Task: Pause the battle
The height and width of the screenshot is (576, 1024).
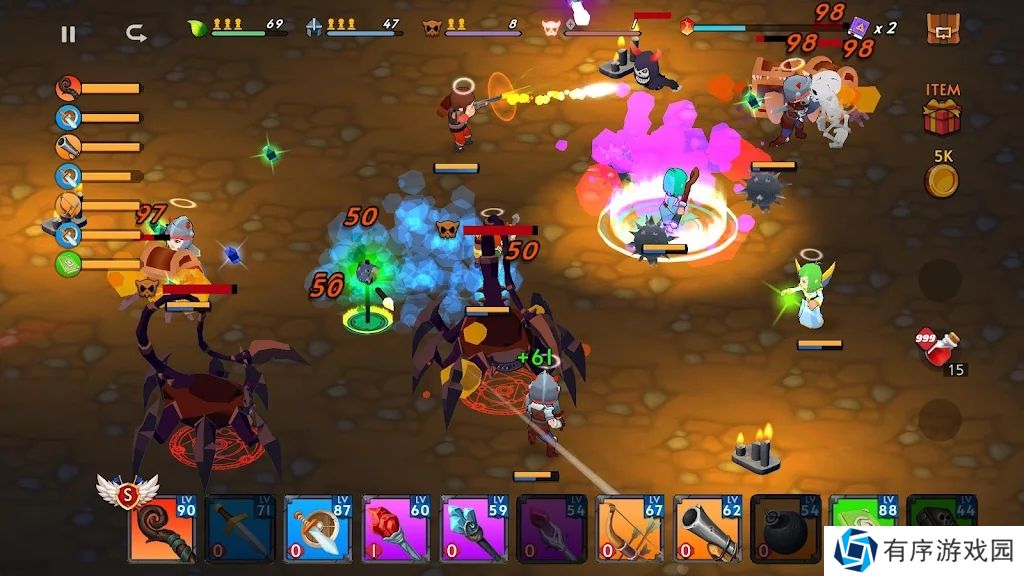Action: pos(68,34)
